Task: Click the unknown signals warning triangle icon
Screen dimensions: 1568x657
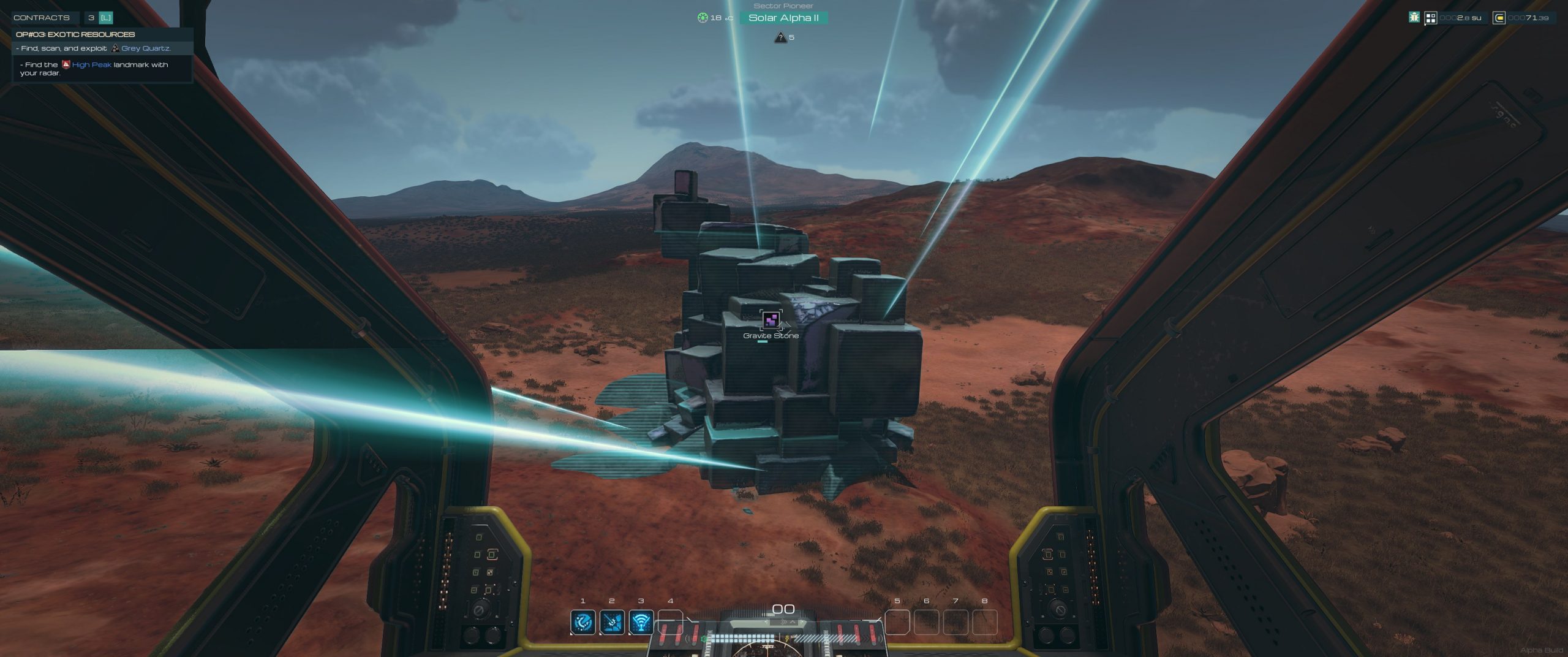Action: 780,37
